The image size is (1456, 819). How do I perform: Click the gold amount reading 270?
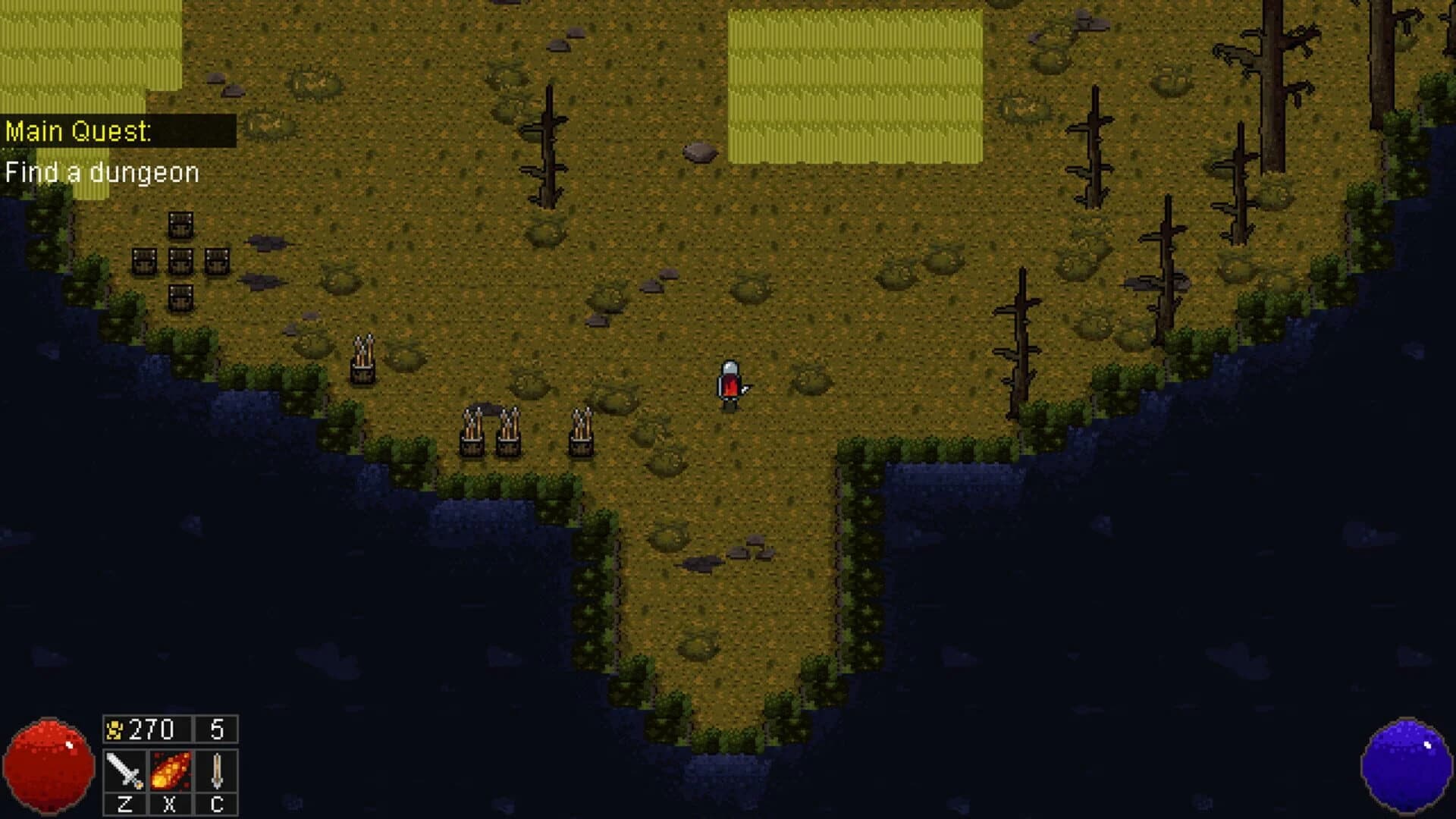[x=149, y=730]
